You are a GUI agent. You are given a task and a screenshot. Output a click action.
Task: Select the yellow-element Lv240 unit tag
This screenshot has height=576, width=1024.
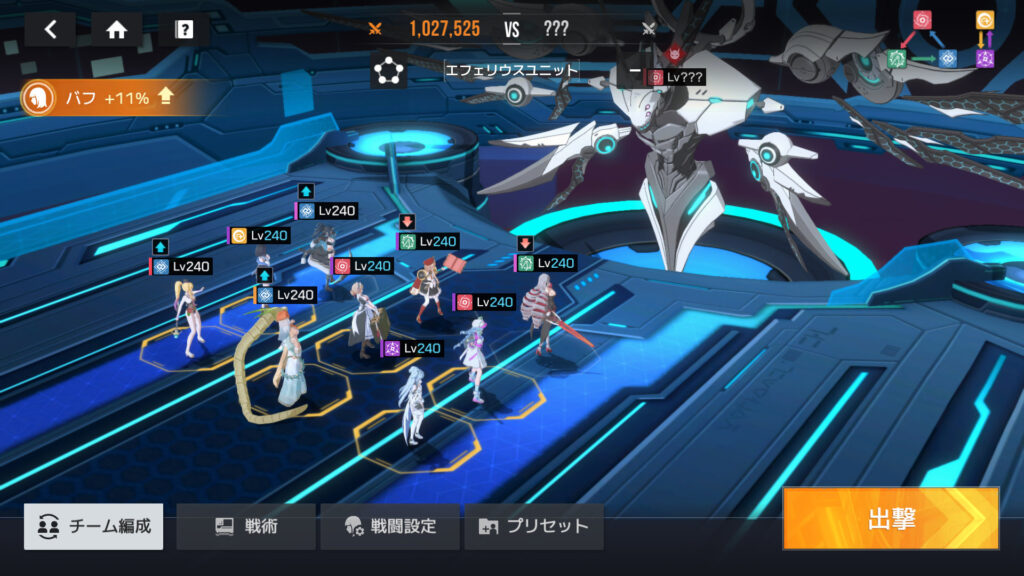pos(260,236)
